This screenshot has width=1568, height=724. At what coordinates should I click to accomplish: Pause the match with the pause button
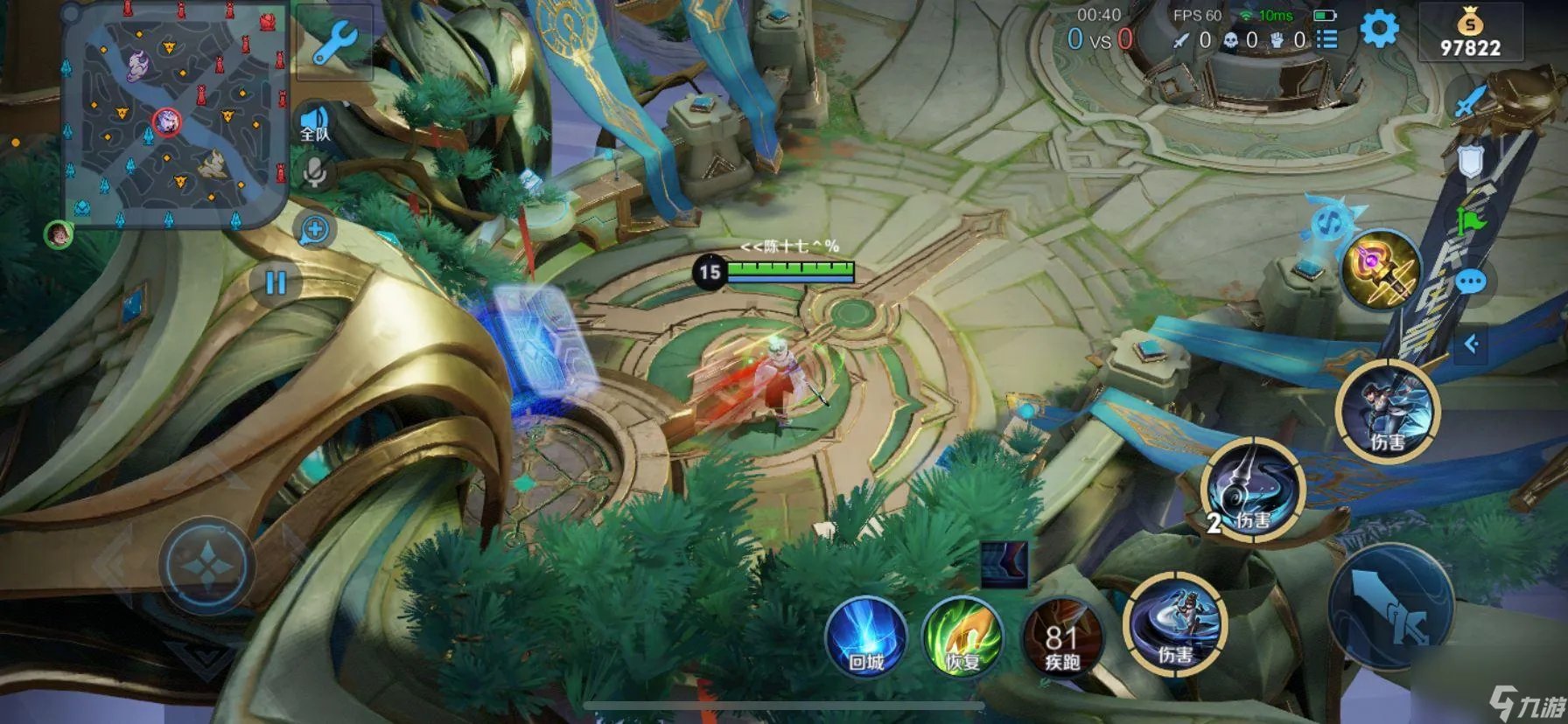(x=276, y=282)
